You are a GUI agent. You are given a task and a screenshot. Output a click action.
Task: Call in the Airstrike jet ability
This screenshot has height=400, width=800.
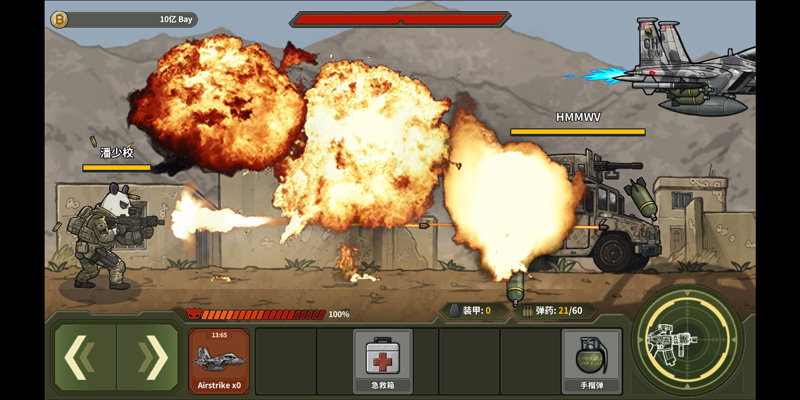[219, 360]
